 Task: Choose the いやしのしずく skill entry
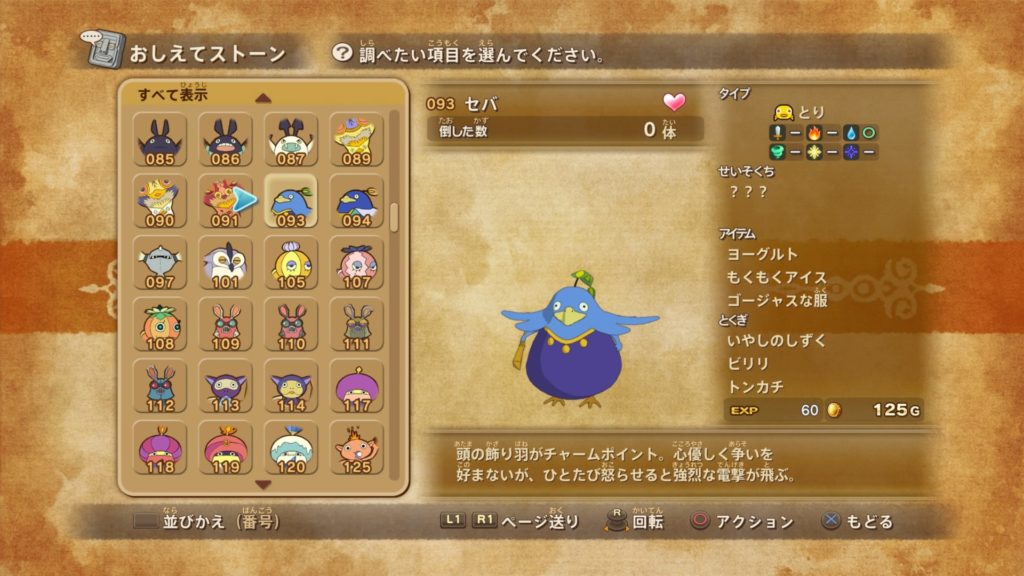click(x=777, y=341)
